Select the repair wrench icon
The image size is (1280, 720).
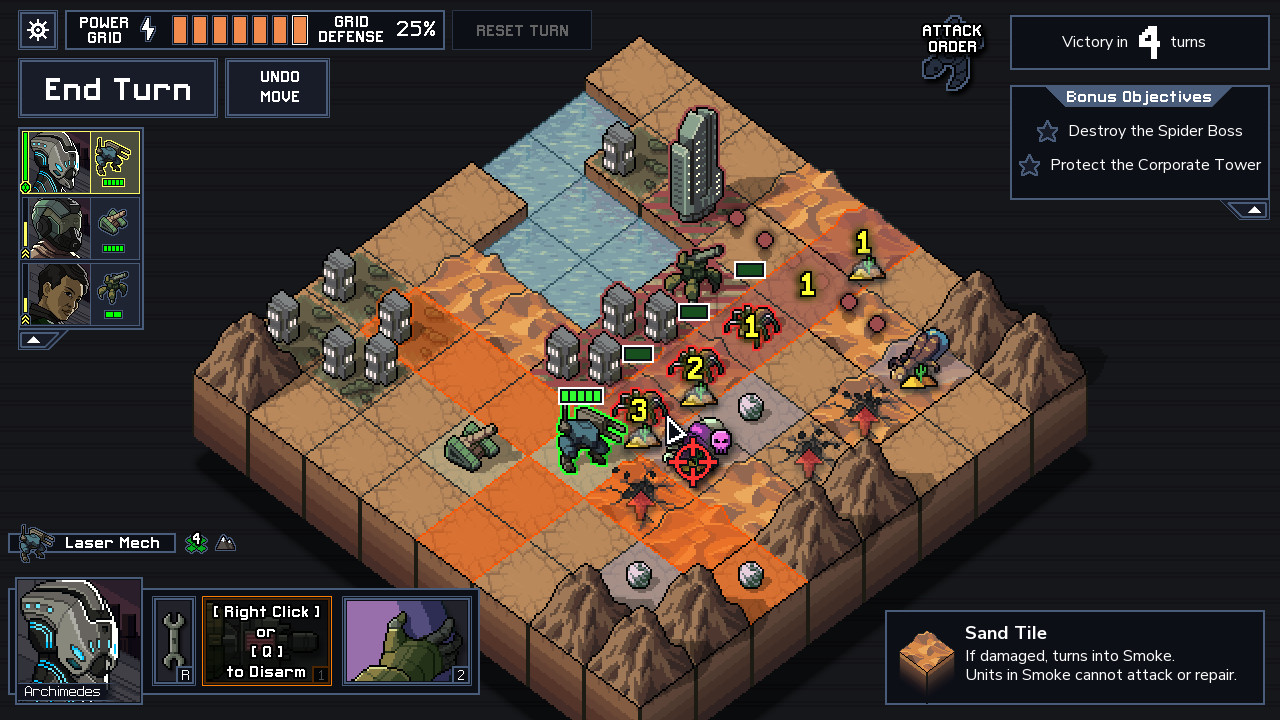point(172,640)
